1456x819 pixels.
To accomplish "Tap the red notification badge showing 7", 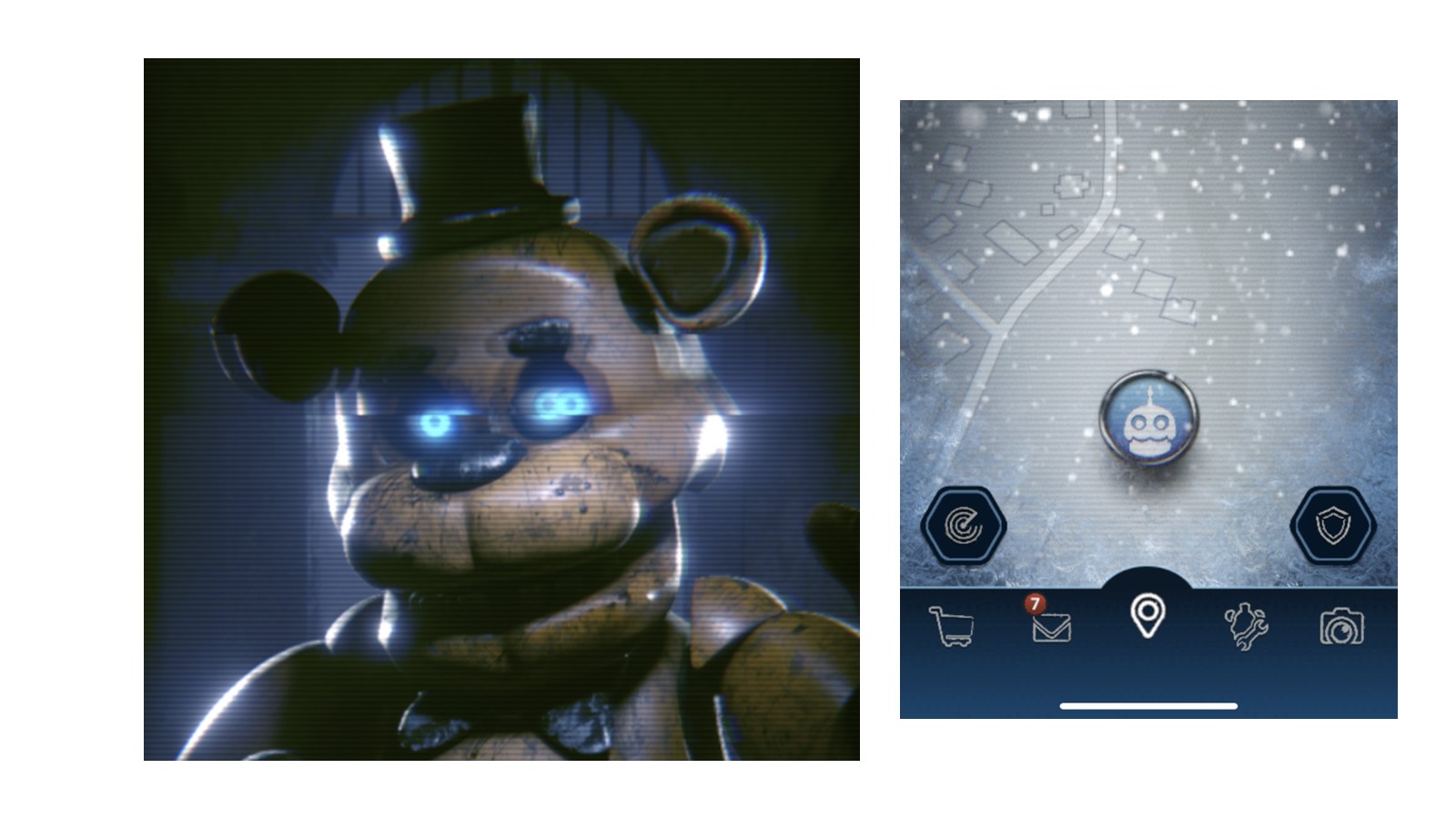I will 1037,602.
